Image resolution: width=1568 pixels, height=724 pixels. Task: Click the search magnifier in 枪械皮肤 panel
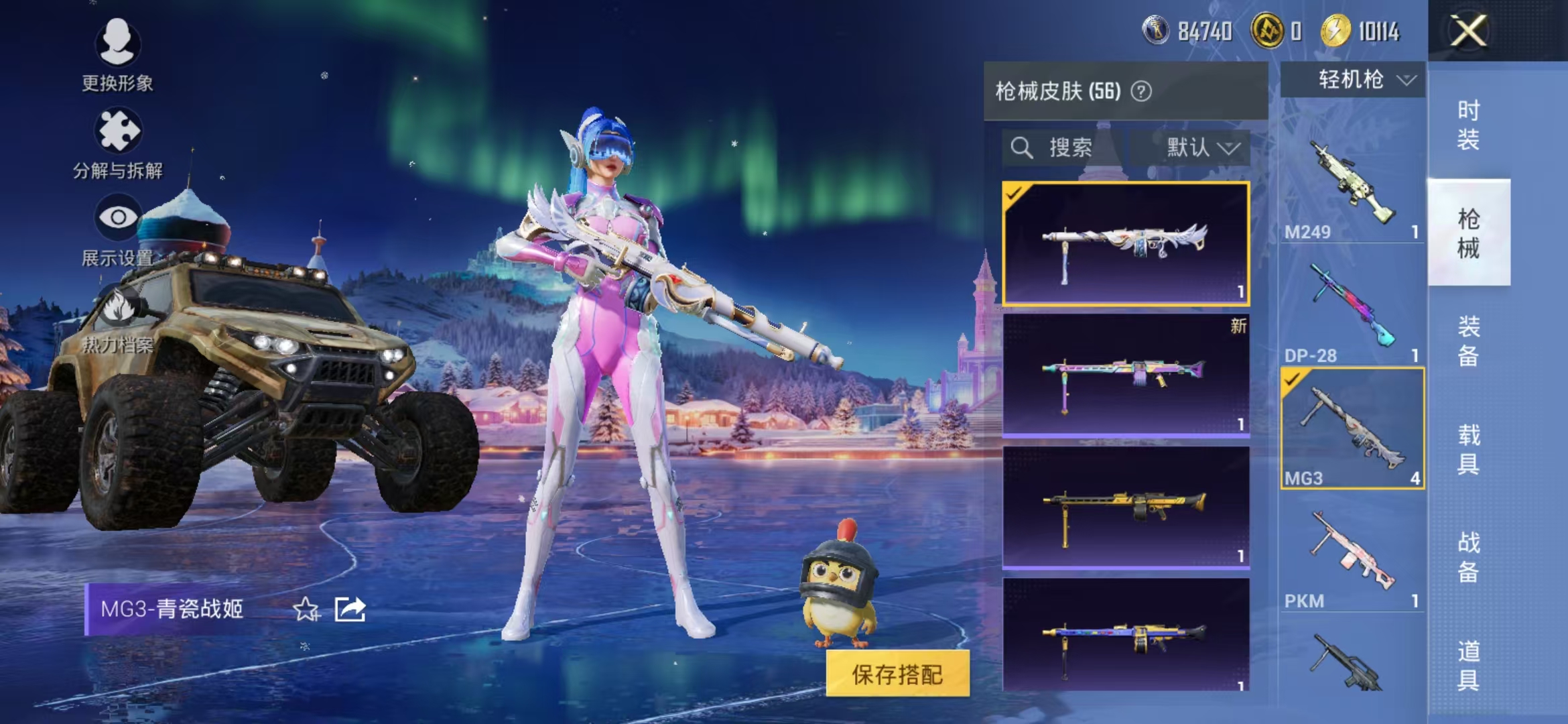[1021, 146]
